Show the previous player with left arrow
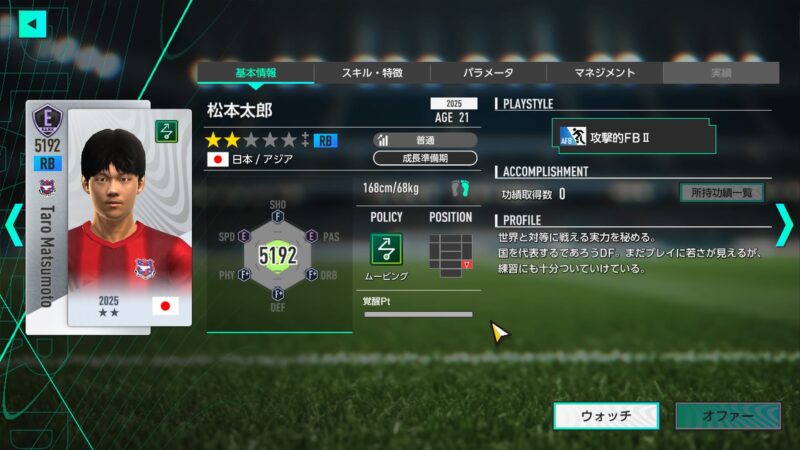Screen dimensions: 800x450 click(x=13, y=224)
